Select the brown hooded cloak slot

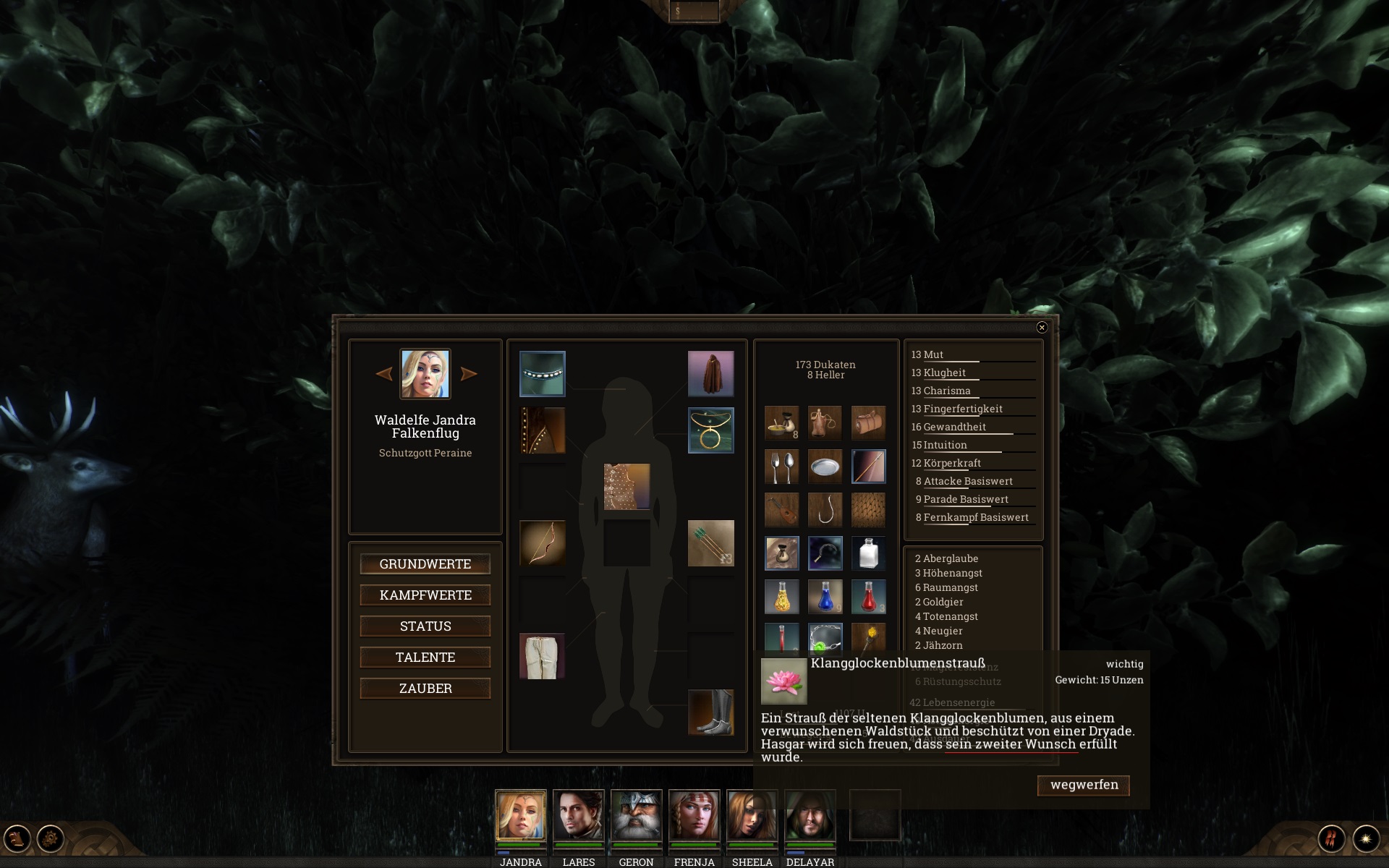pyautogui.click(x=710, y=374)
